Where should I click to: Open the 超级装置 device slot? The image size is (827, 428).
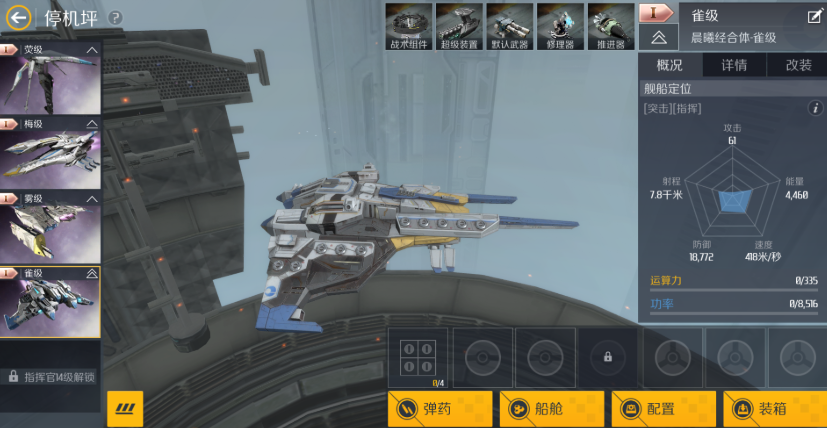tap(459, 26)
